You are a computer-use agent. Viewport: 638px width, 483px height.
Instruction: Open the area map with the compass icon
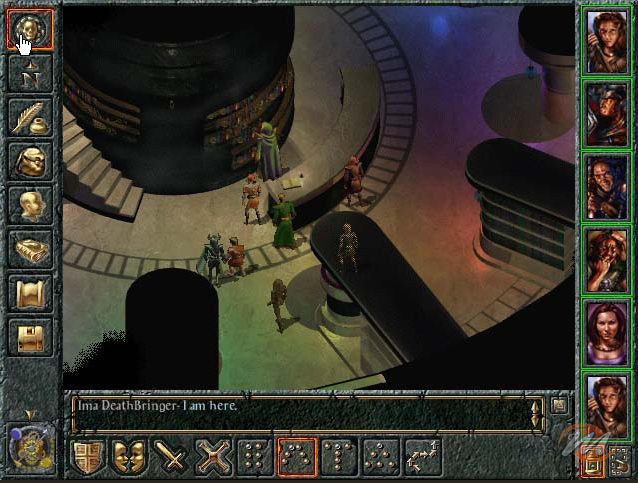(x=29, y=73)
